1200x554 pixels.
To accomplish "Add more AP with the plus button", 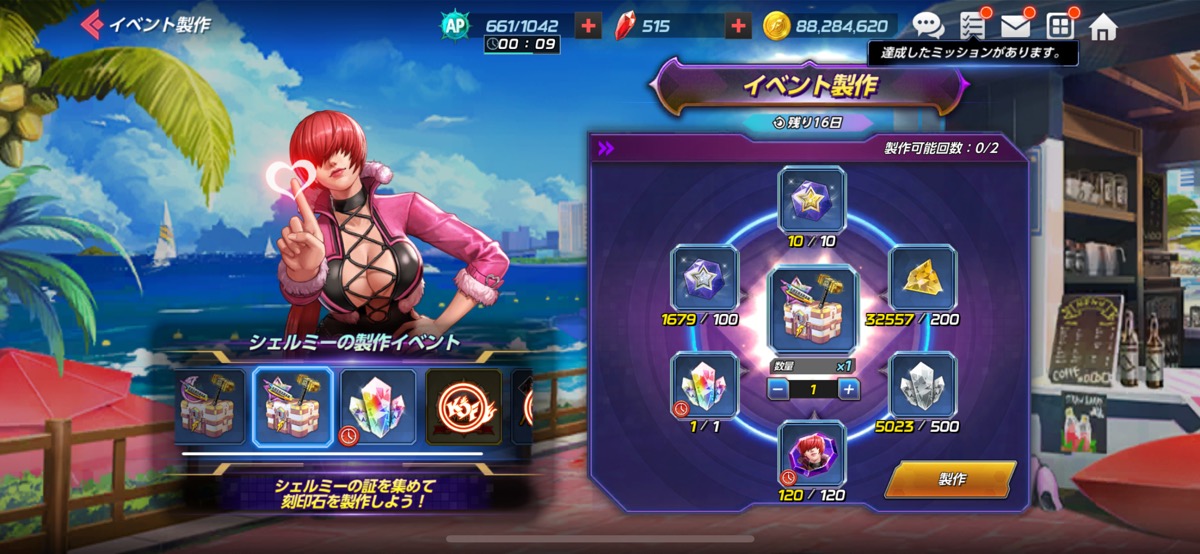I will point(589,26).
